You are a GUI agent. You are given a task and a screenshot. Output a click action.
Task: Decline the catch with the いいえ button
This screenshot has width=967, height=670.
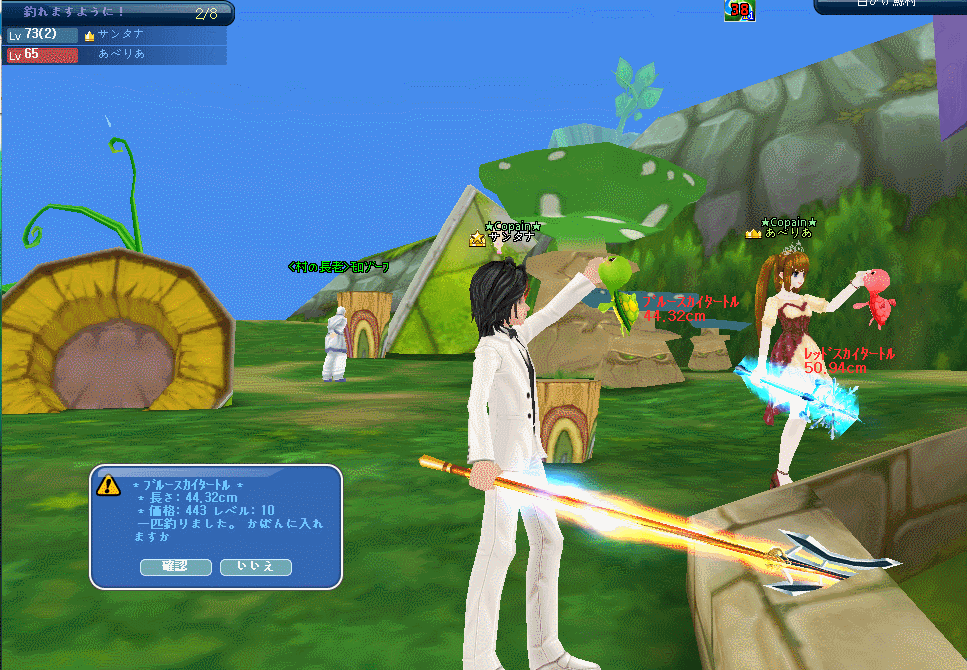click(256, 567)
